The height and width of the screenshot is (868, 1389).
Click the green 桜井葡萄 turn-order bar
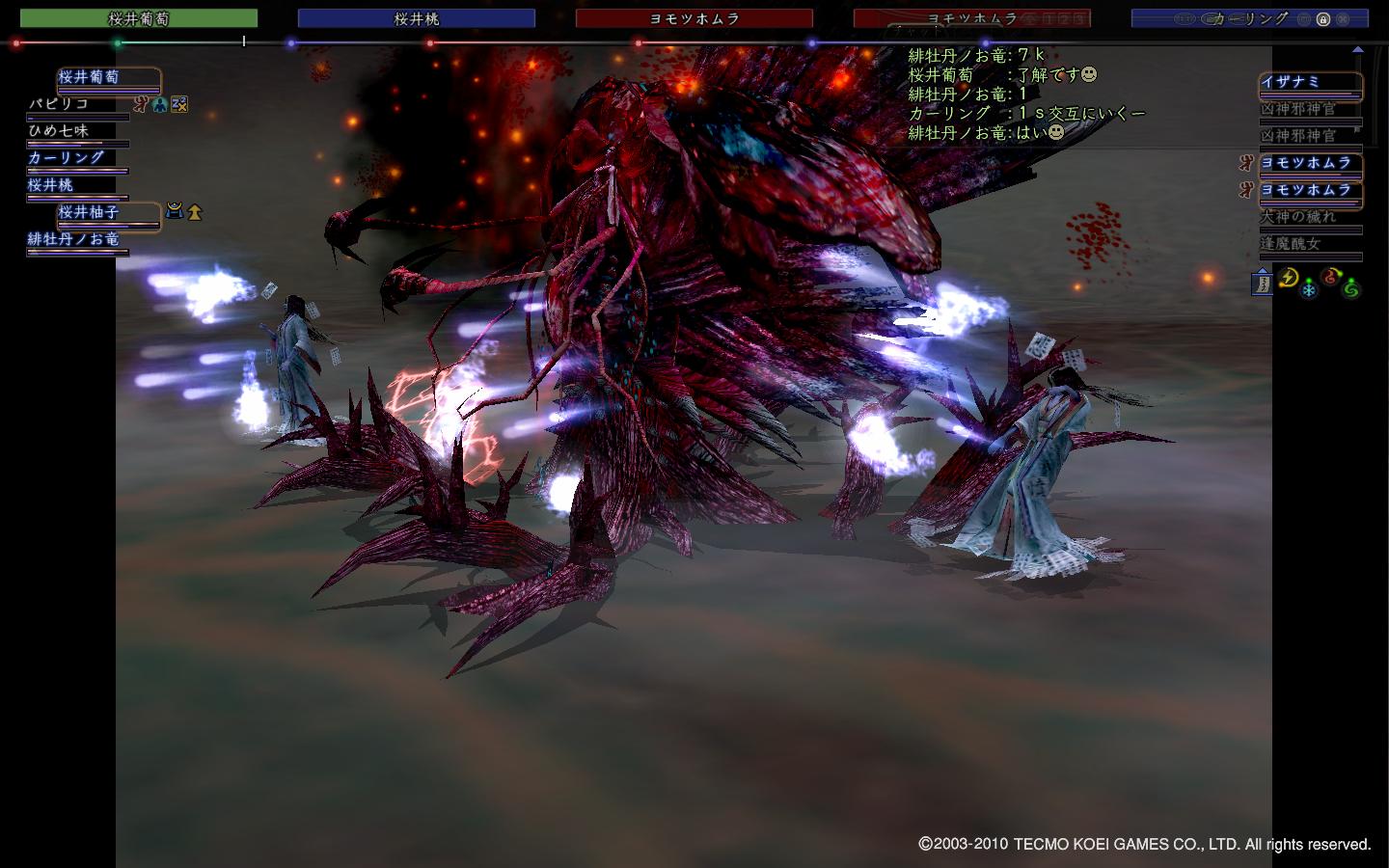[x=139, y=18]
